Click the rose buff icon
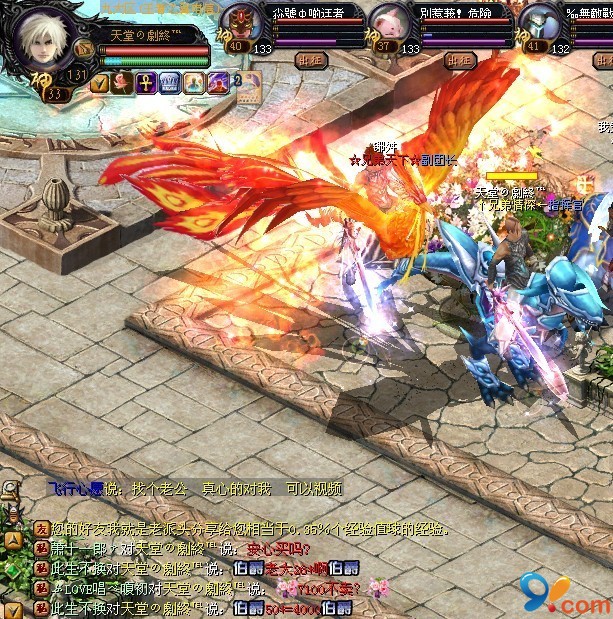This screenshot has width=613, height=619. tap(122, 83)
